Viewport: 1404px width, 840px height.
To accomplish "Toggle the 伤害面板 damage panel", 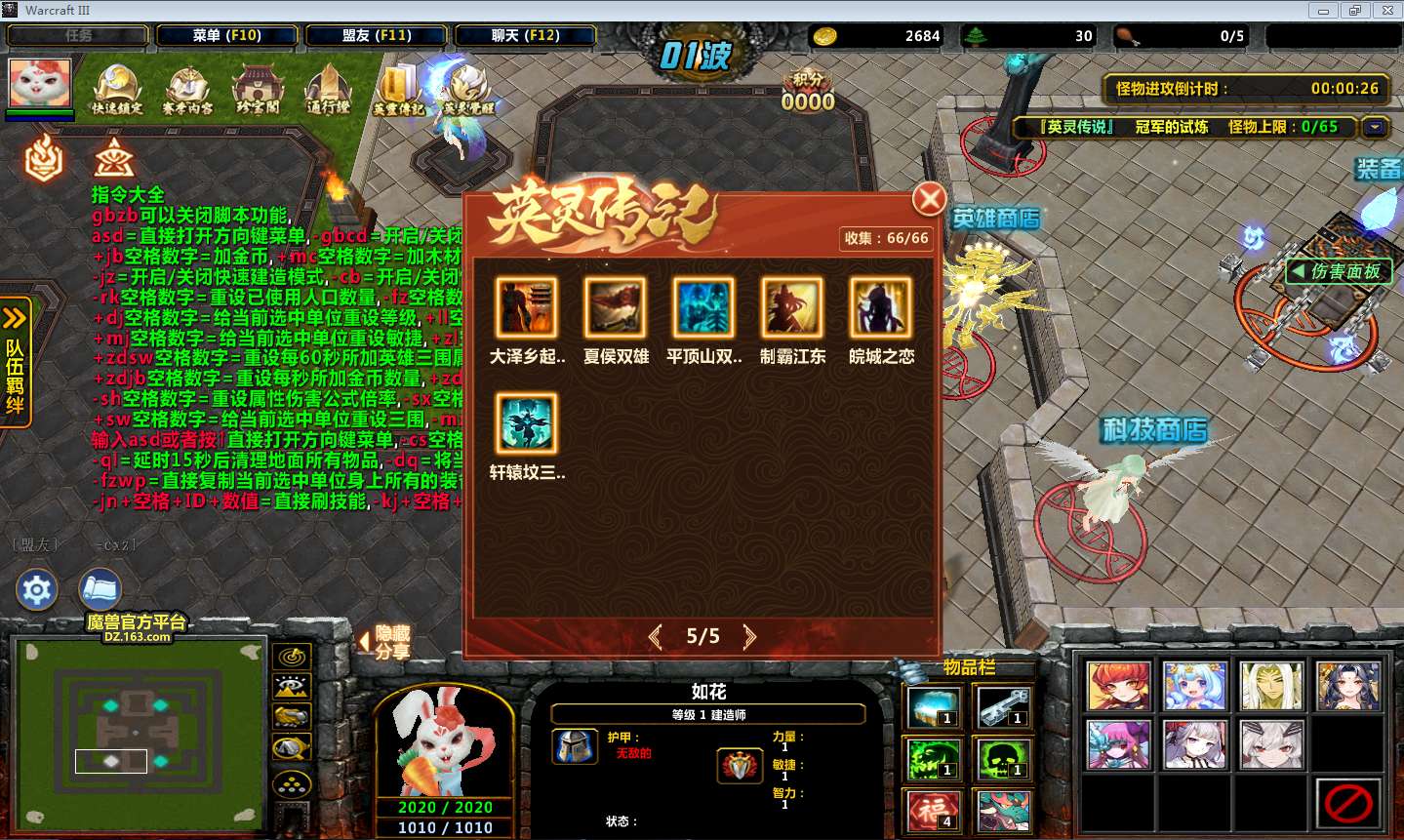I will pyautogui.click(x=1337, y=271).
